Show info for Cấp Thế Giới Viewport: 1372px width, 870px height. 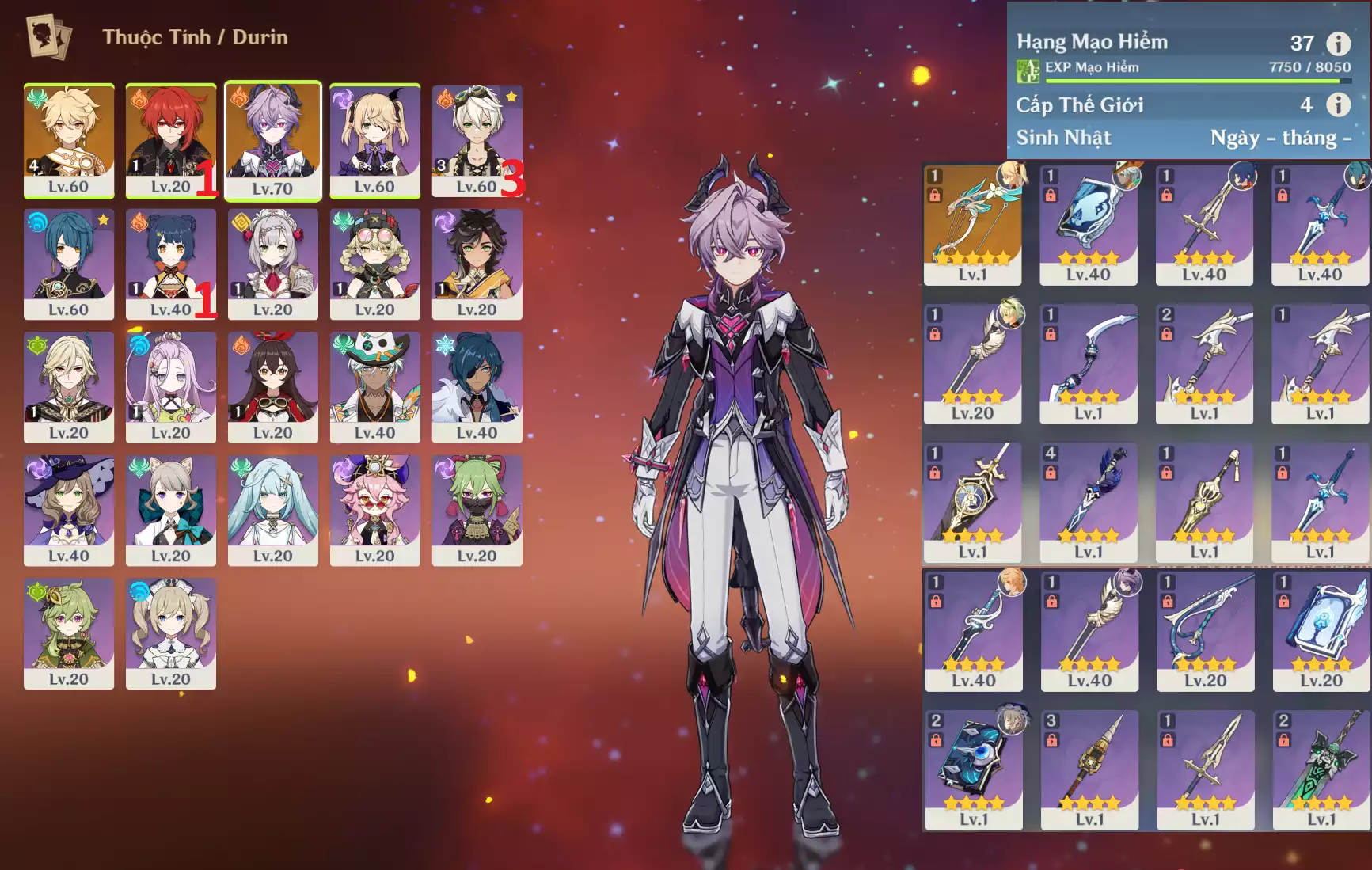[1338, 104]
